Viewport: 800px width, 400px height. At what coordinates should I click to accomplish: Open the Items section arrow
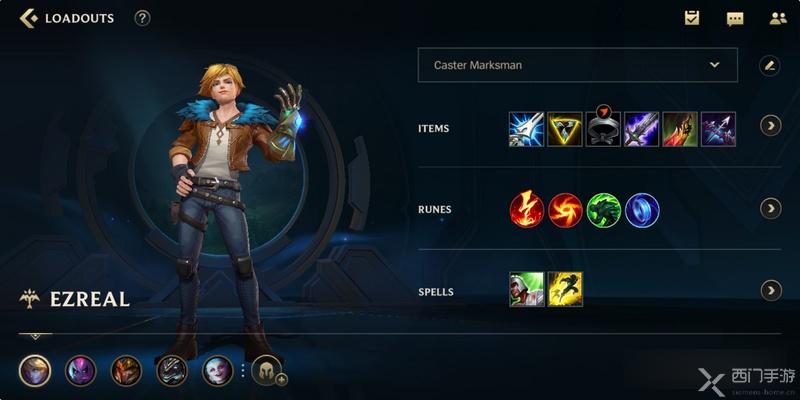770,126
